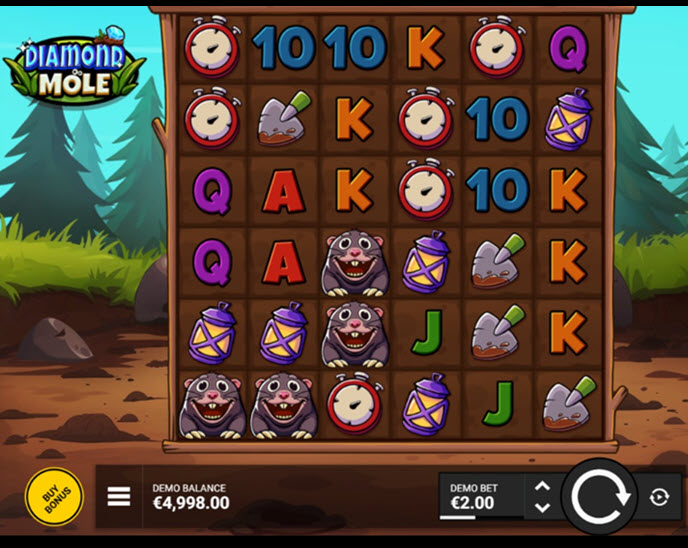Open the Buy Bonus feature
This screenshot has width=688, height=548.
54,496
